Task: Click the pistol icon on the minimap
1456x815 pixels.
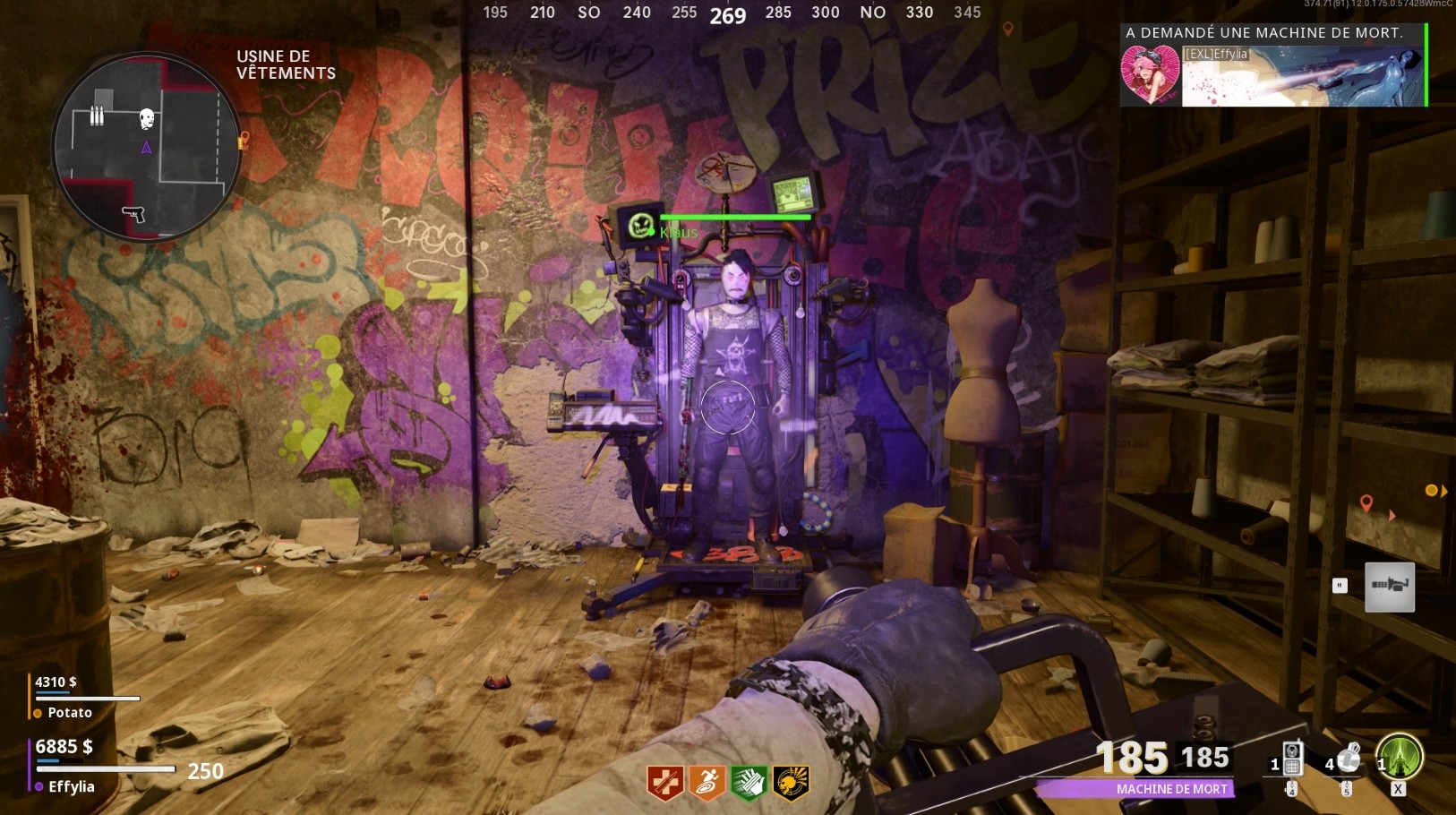Action: 134,215
